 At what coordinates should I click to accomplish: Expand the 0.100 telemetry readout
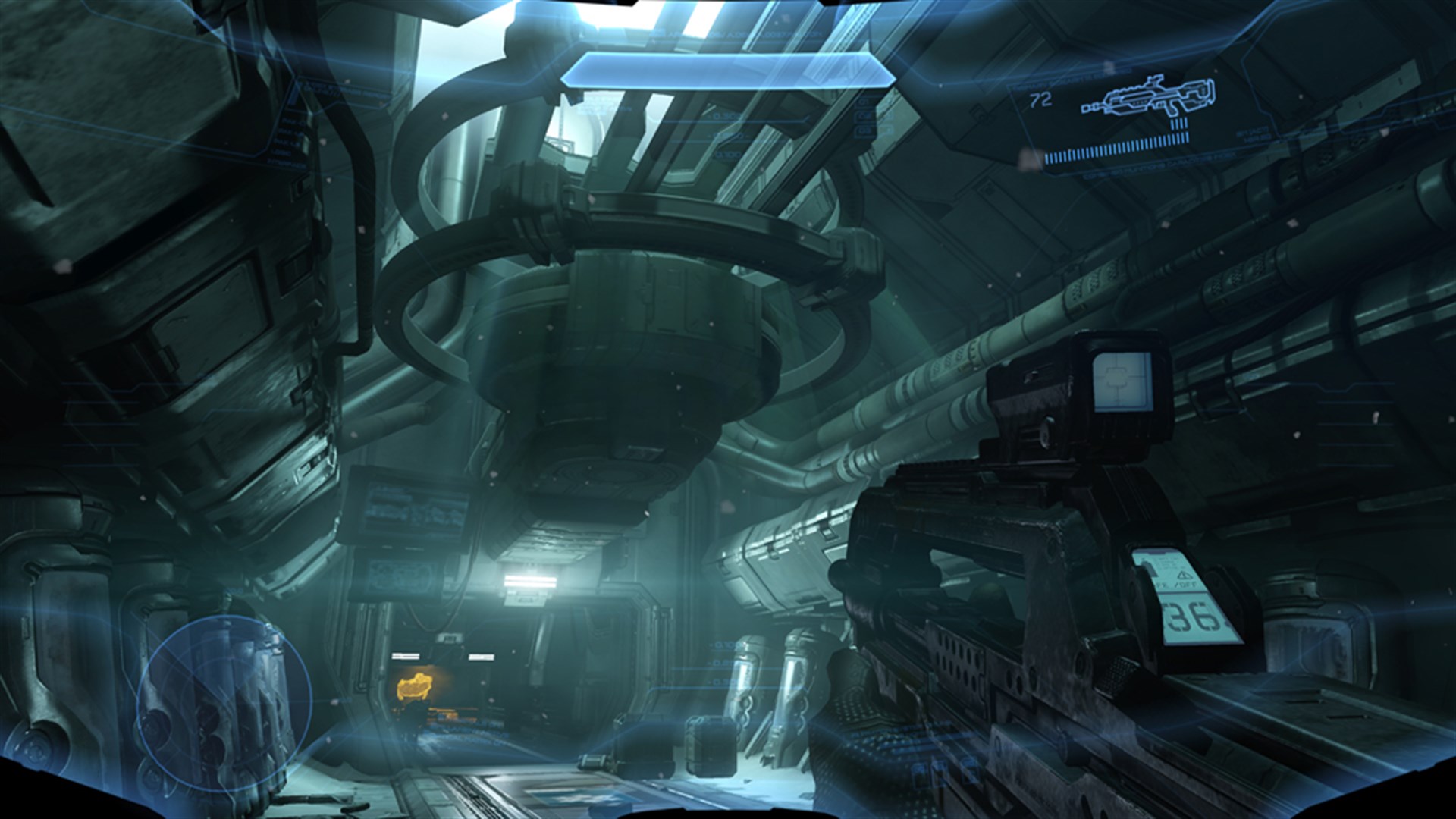[x=727, y=154]
